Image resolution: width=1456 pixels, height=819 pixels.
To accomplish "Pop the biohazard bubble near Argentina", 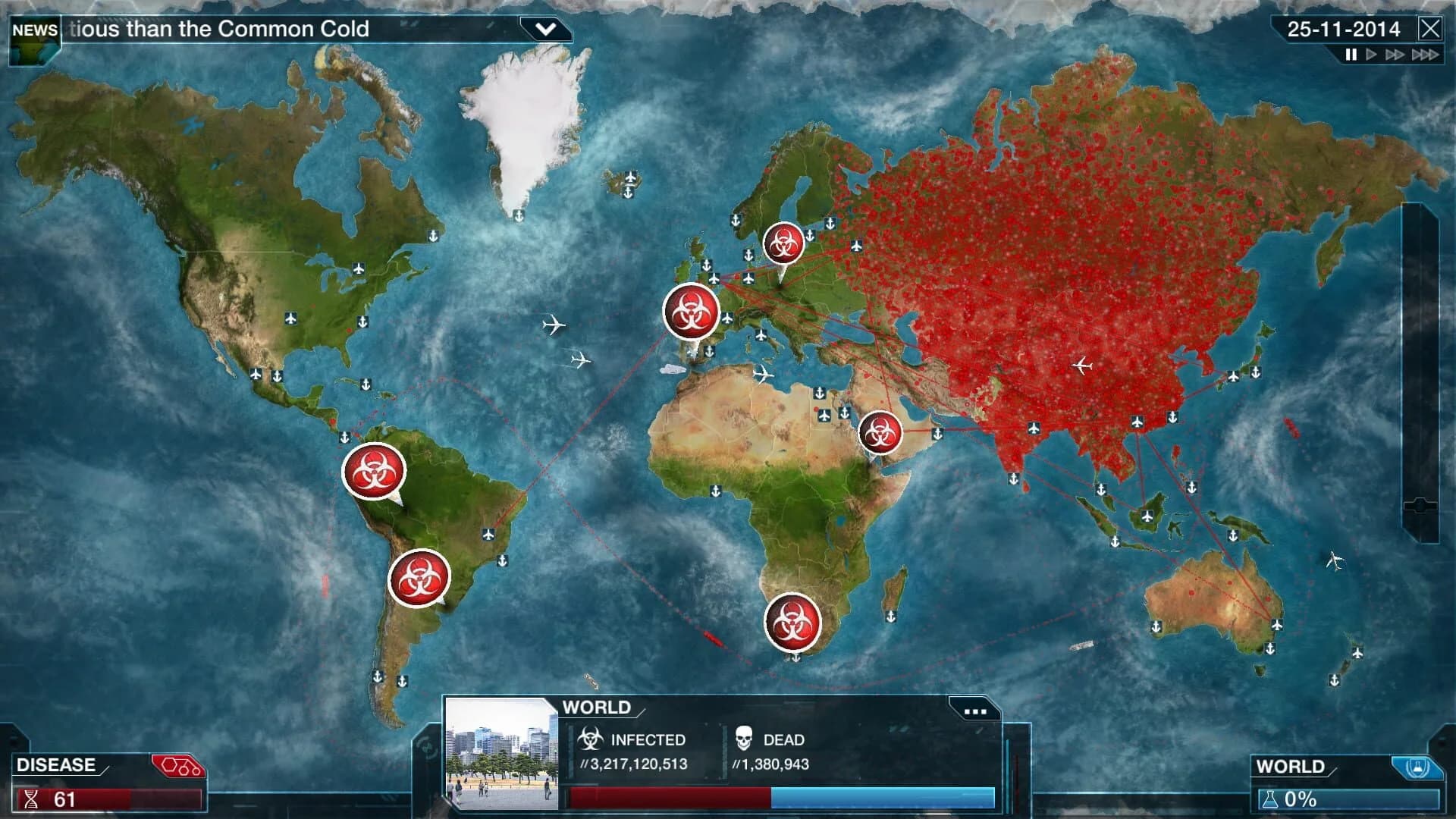I will coord(418,576).
